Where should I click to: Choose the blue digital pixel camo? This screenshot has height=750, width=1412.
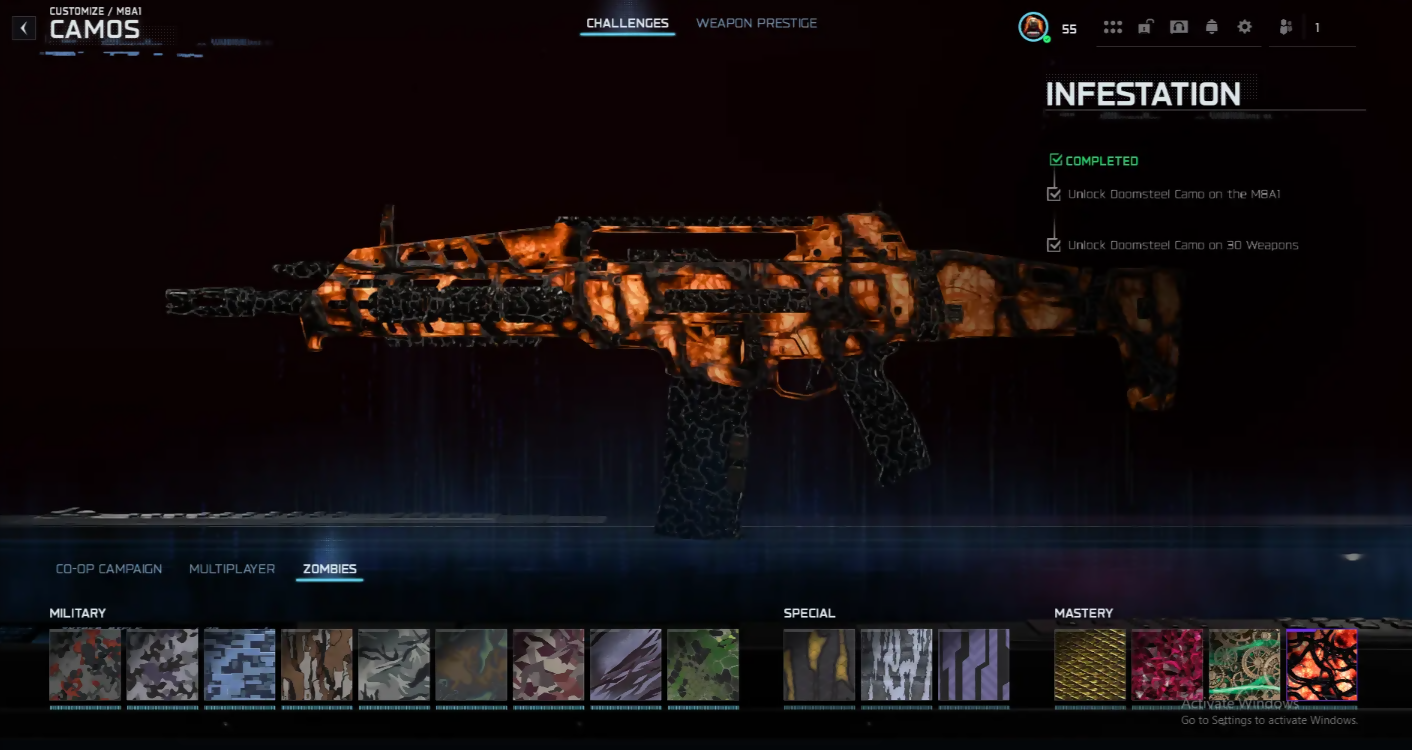(x=240, y=665)
